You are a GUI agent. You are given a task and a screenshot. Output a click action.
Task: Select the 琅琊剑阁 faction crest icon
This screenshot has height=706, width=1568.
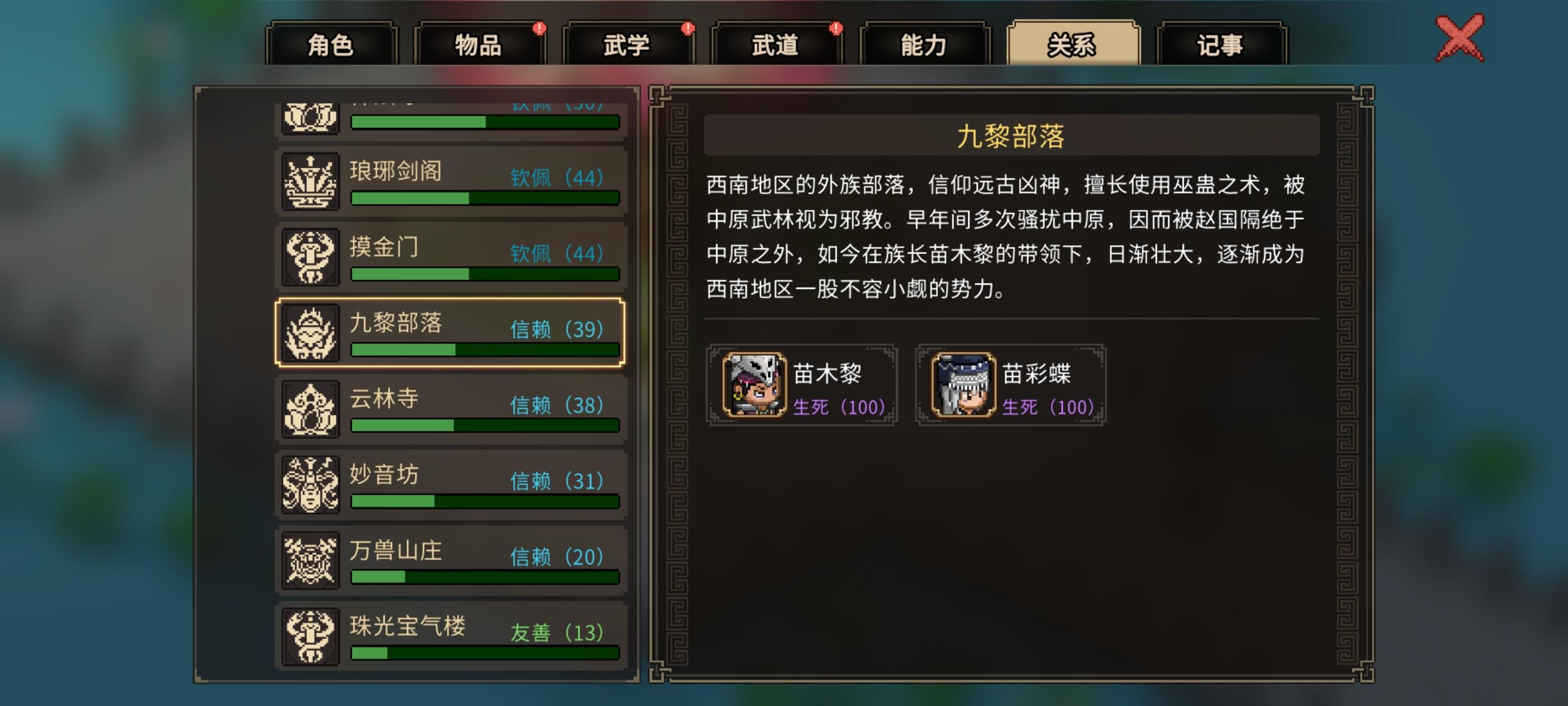(x=311, y=179)
